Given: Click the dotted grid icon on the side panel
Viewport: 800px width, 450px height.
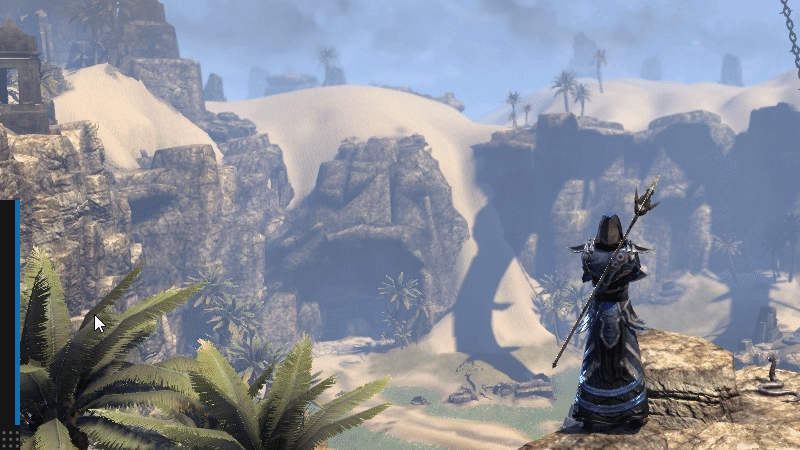Looking at the screenshot, I should pos(9,438).
